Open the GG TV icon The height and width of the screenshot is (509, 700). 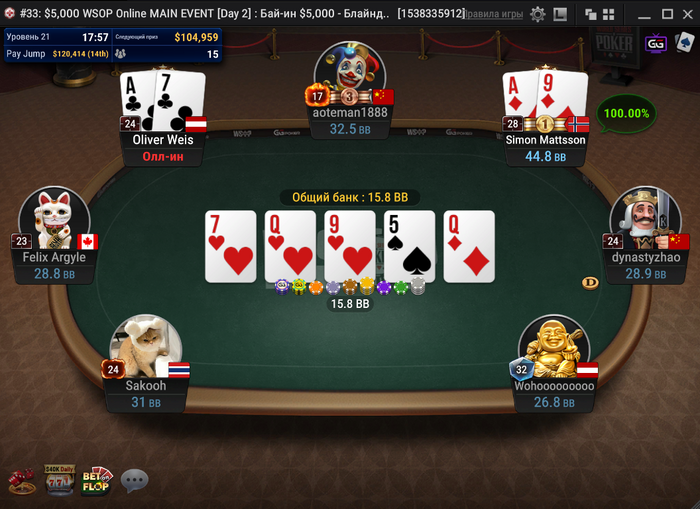pos(656,44)
